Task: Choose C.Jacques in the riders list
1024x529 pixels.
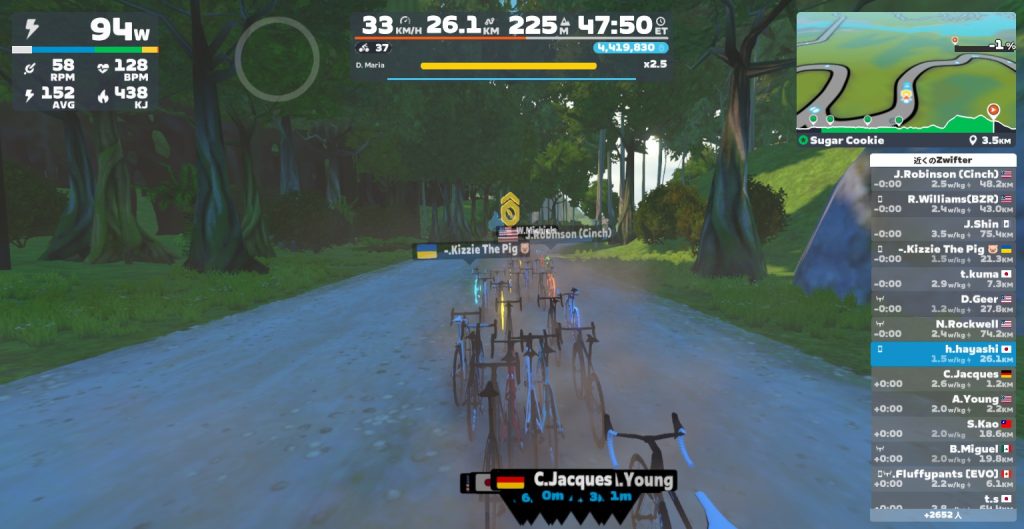Action: [x=943, y=379]
